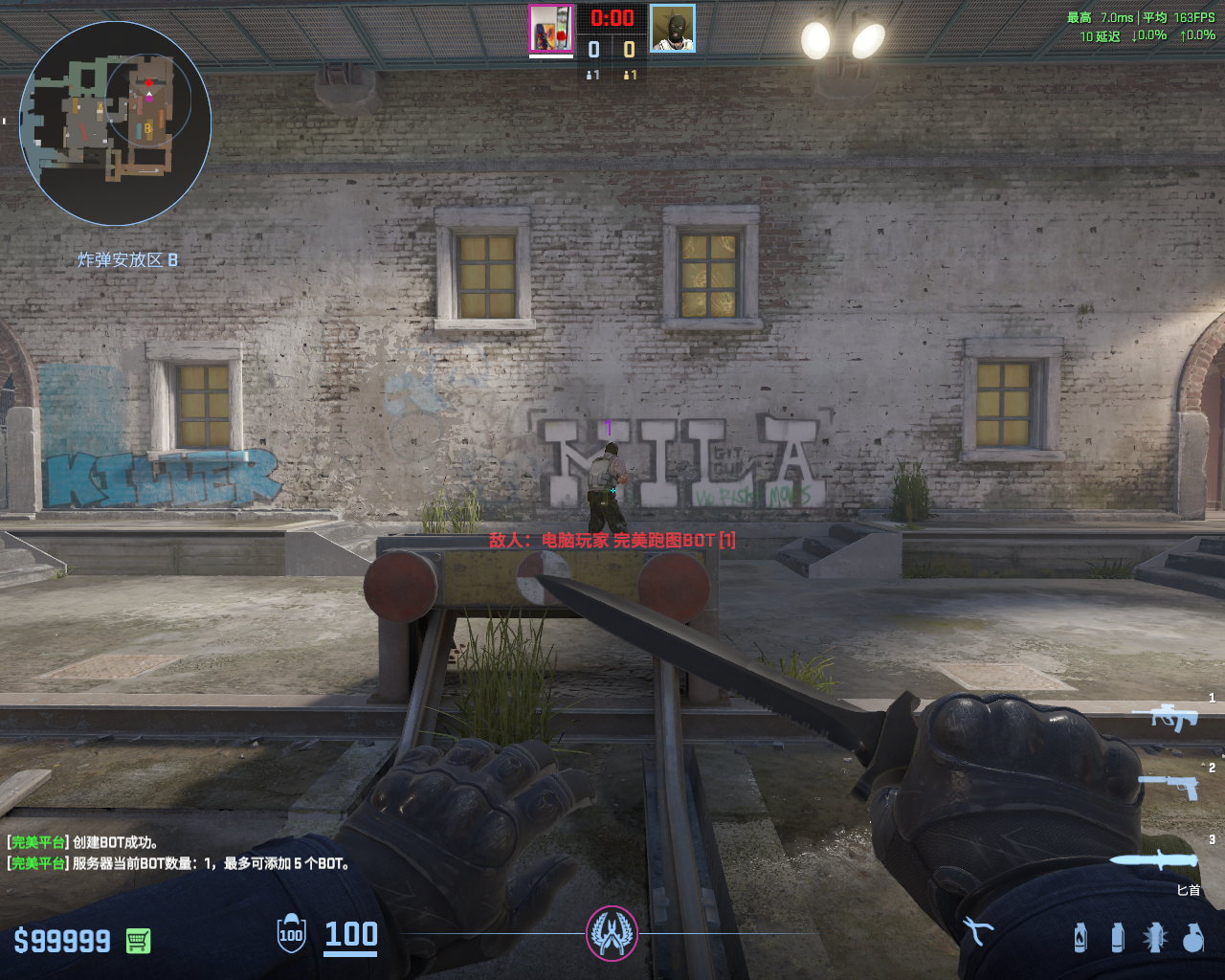Click the CT team emblem badge
Image resolution: width=1225 pixels, height=980 pixels.
[612, 933]
